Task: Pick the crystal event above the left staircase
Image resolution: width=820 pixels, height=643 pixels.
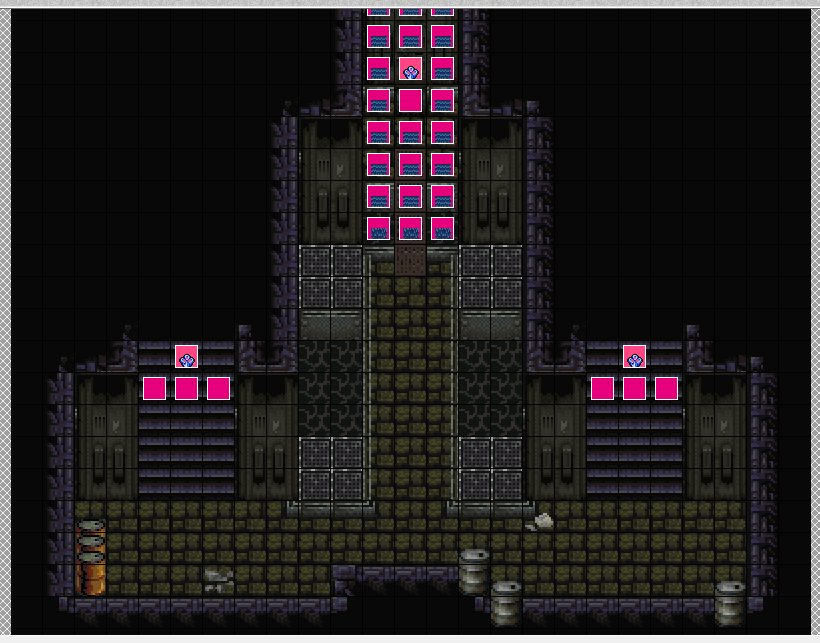Action: point(186,357)
